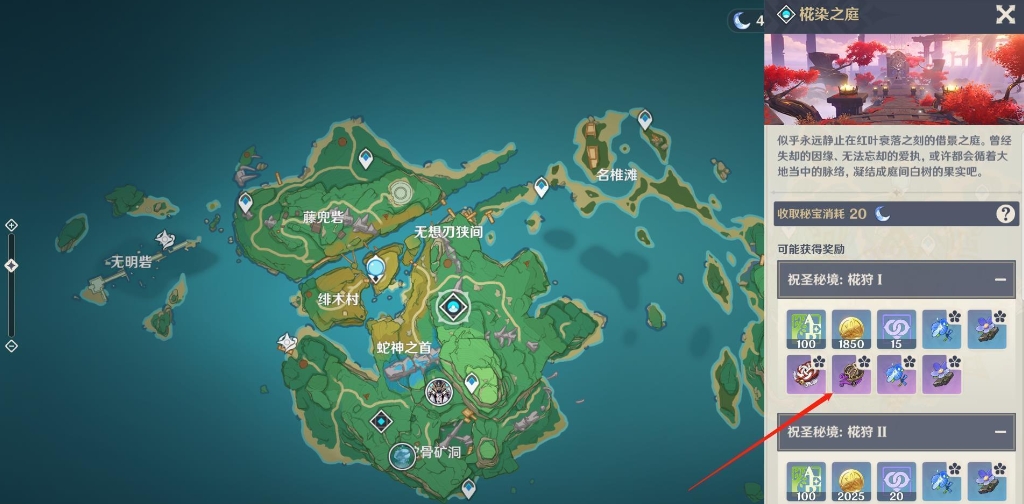Click the moon resin icon at top
The height and width of the screenshot is (504, 1024).
(741, 19)
